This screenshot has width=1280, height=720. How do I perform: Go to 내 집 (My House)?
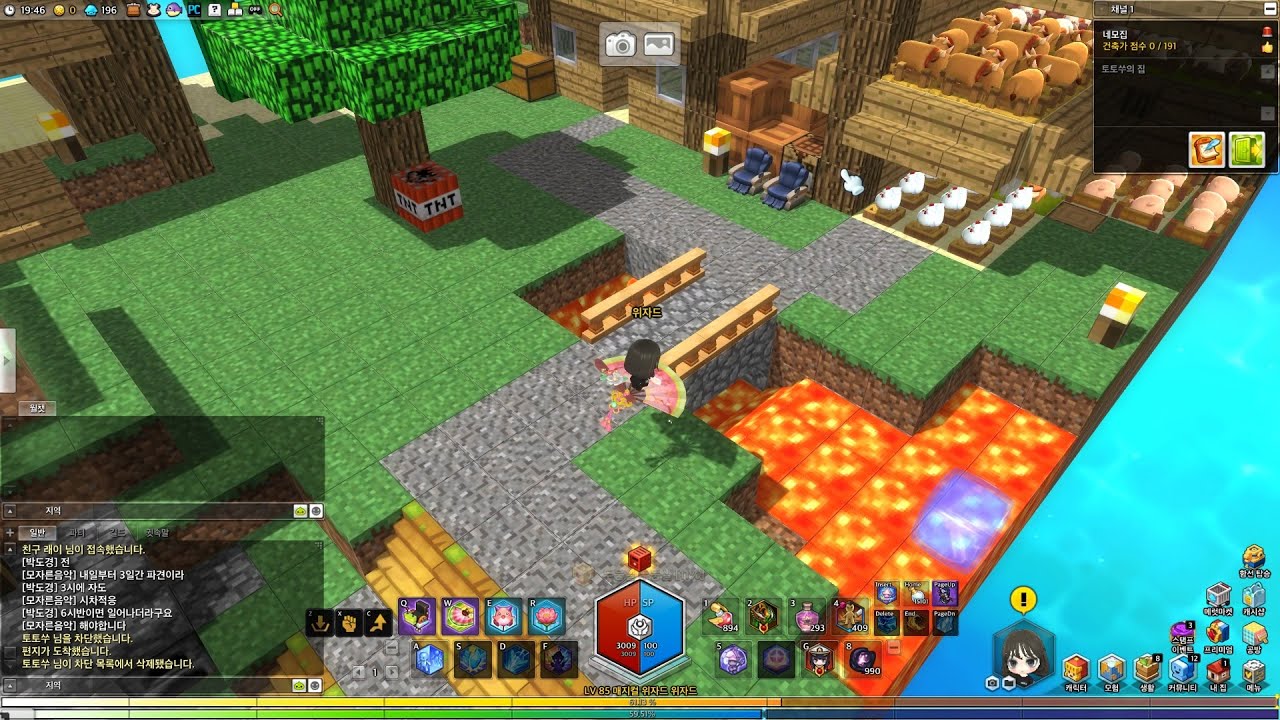point(1219,669)
